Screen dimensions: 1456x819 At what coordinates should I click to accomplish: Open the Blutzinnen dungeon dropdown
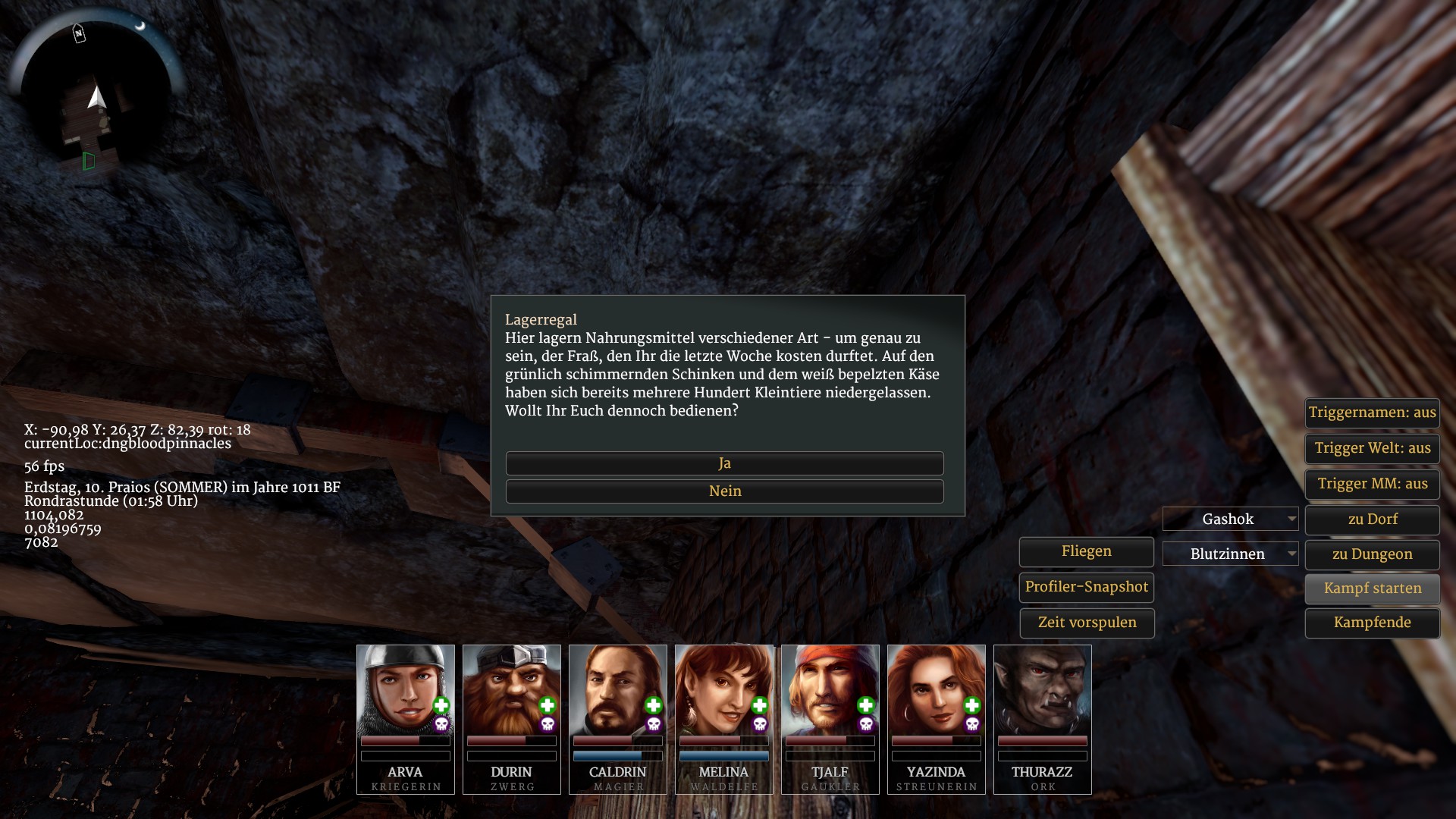tap(1230, 554)
